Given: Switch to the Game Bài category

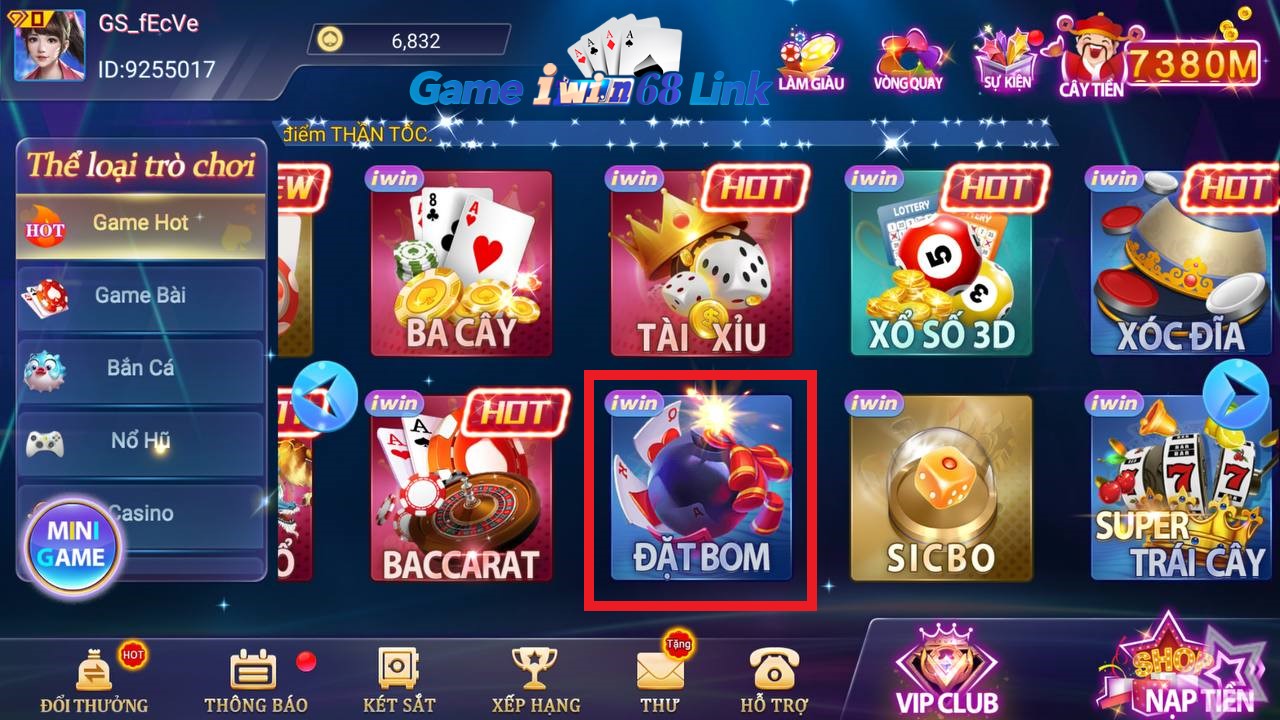Looking at the screenshot, I should coord(140,296).
